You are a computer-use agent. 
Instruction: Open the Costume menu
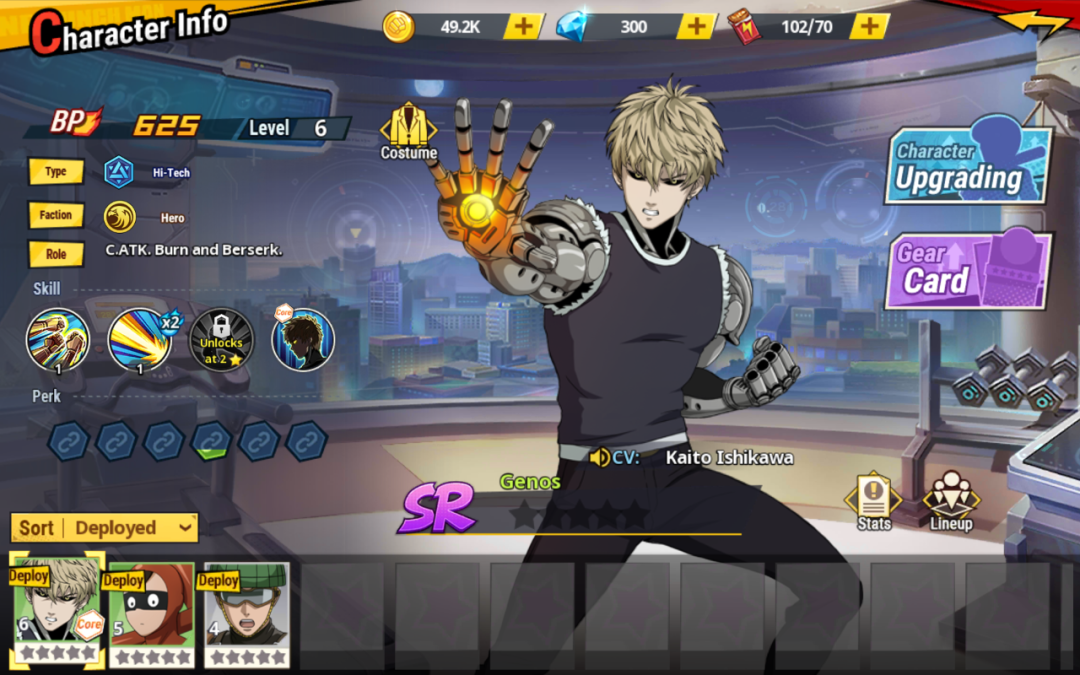point(408,131)
